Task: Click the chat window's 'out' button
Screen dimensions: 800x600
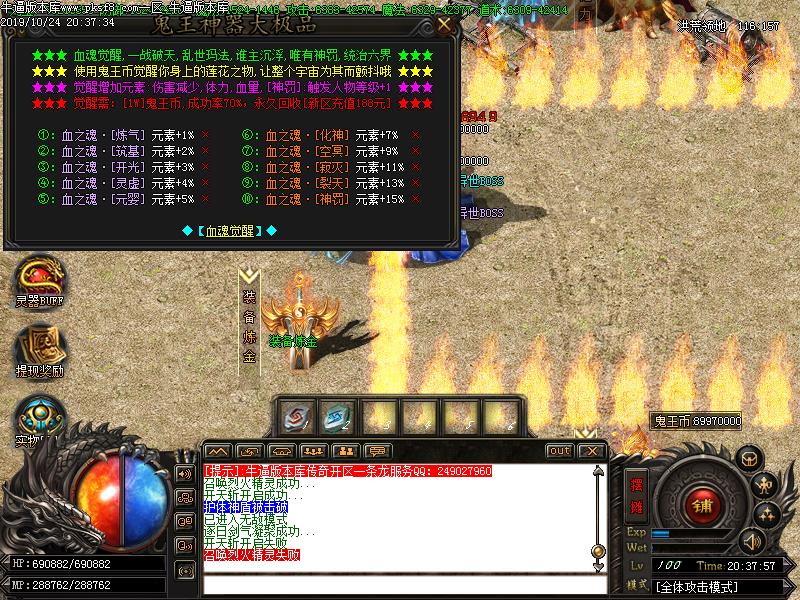Action: pyautogui.click(x=560, y=451)
